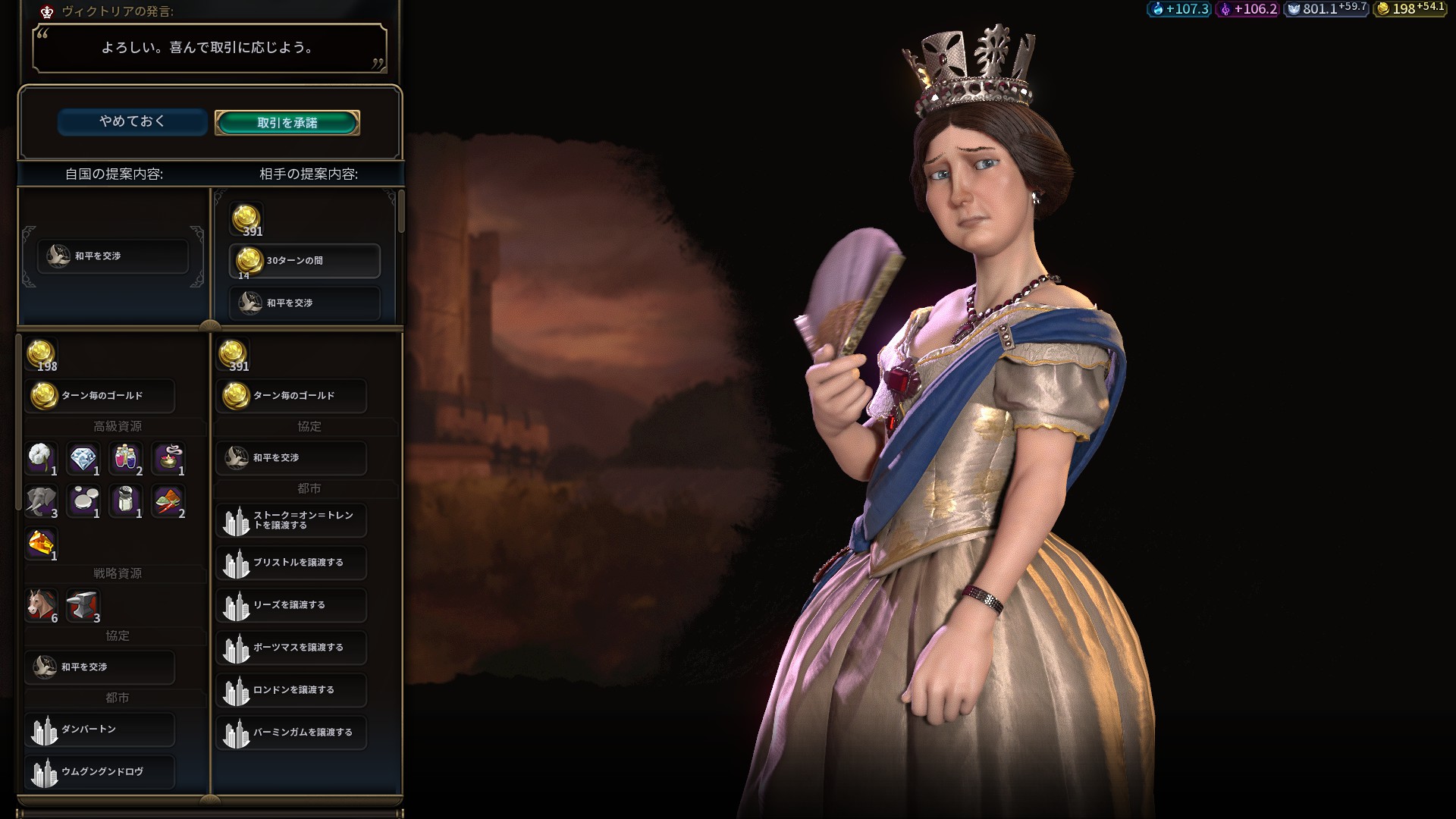
Task: Accept the deal with 取引を承諾
Action: (287, 122)
